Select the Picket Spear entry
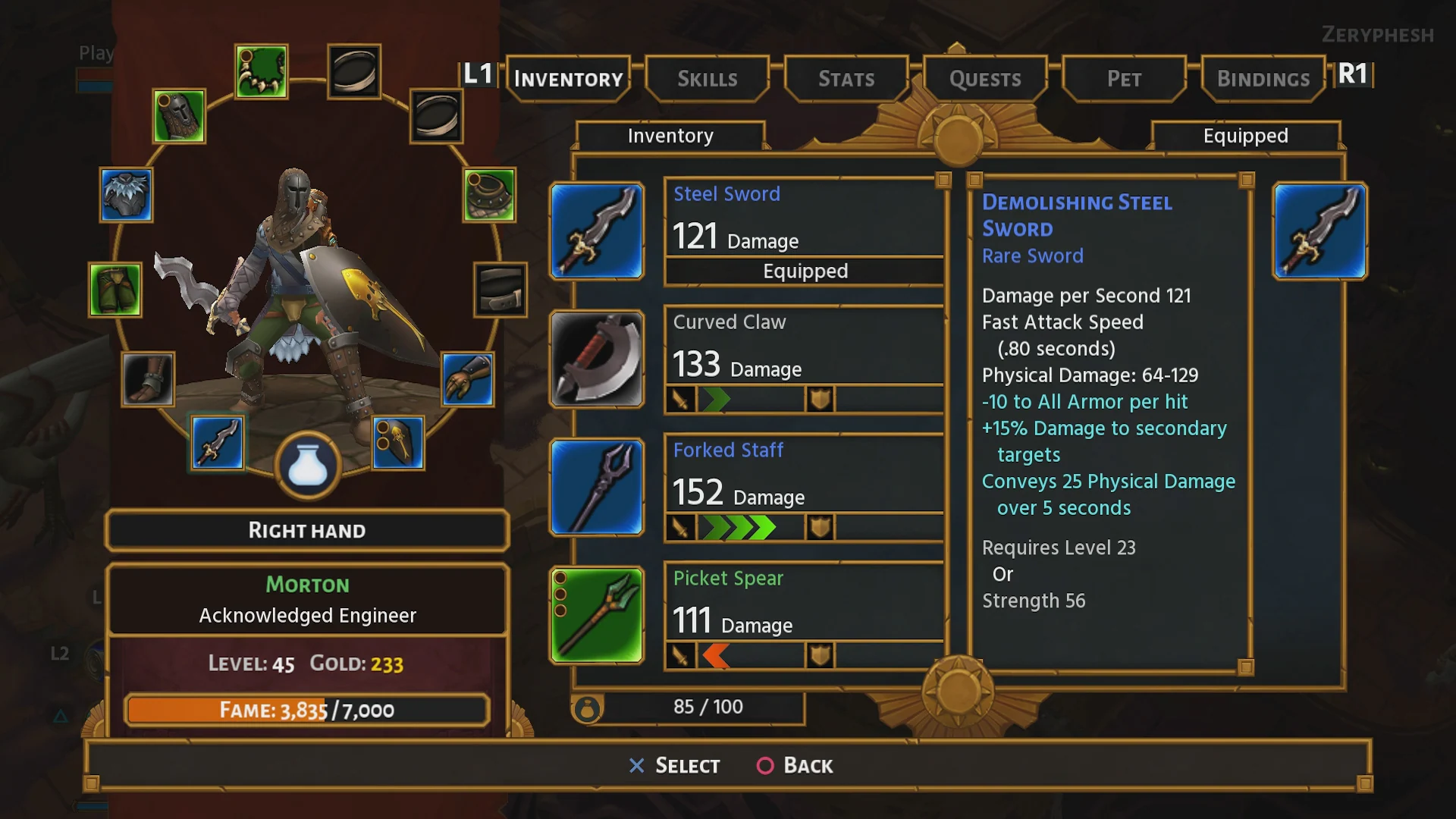The width and height of the screenshot is (1456, 819). 804,616
